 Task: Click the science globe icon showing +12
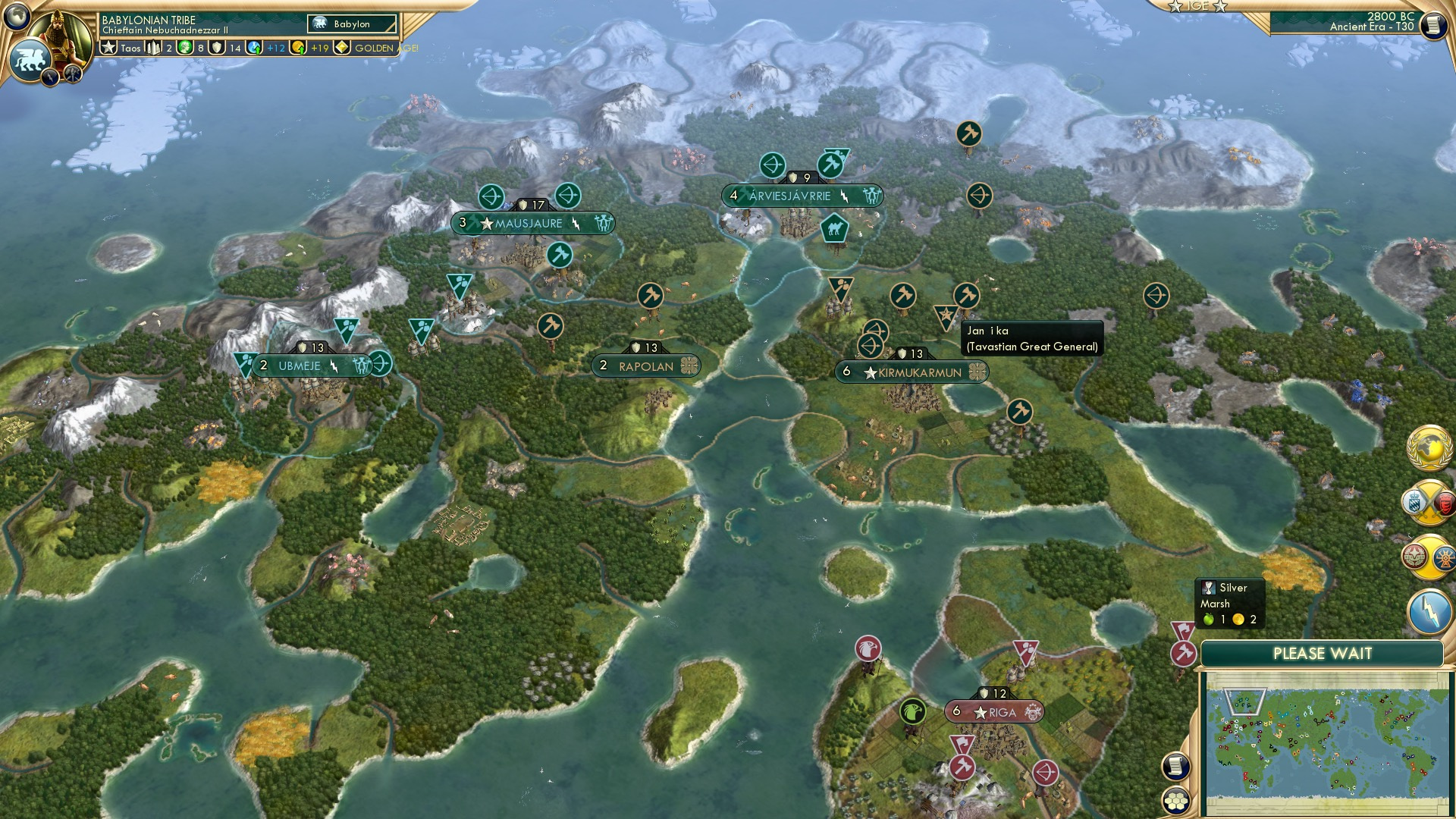tap(253, 48)
